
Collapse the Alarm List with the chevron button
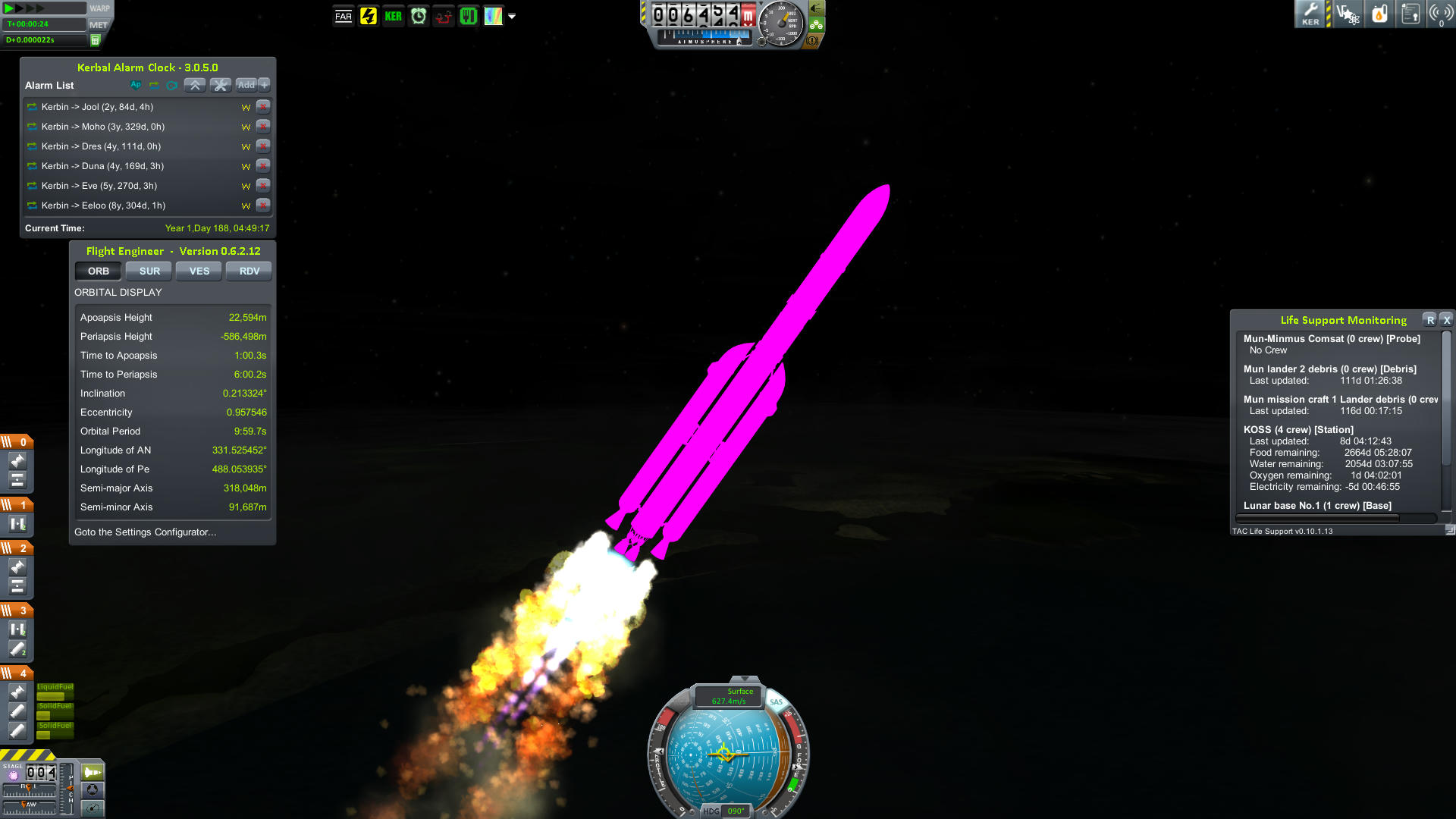point(195,85)
